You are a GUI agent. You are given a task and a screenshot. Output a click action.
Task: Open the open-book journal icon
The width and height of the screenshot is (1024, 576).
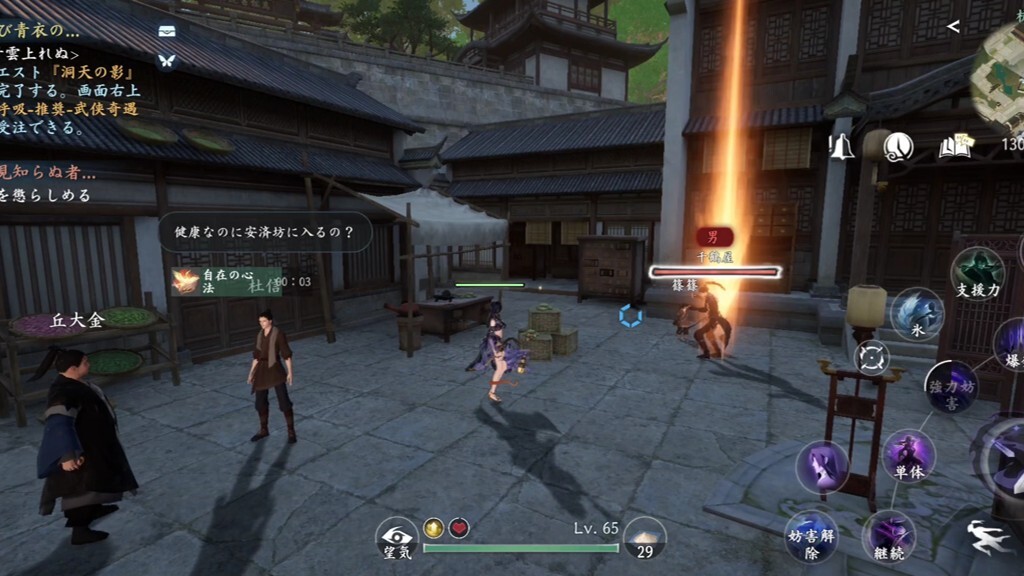point(955,147)
